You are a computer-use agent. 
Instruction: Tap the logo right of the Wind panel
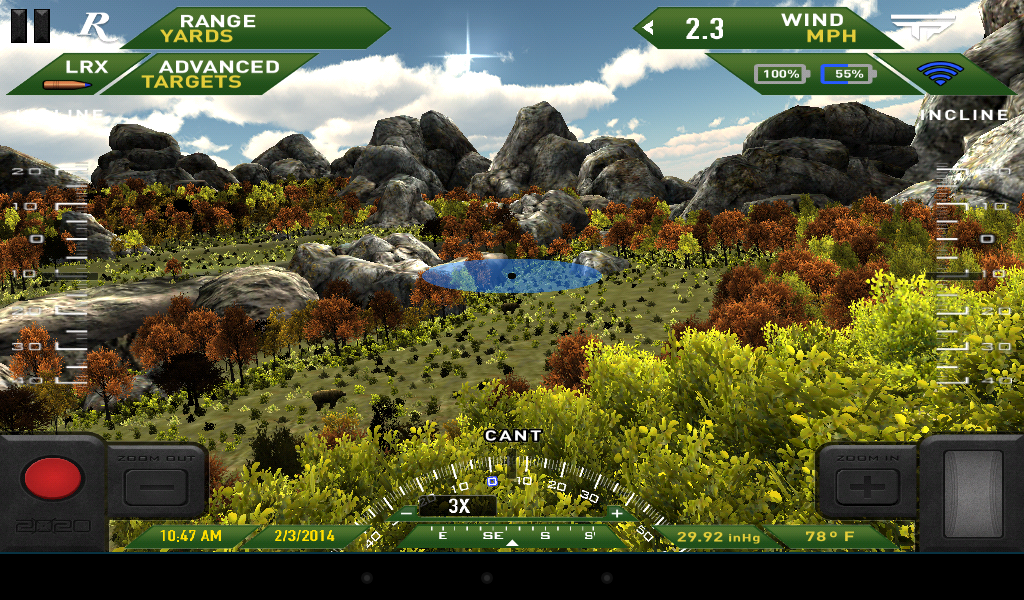click(922, 26)
